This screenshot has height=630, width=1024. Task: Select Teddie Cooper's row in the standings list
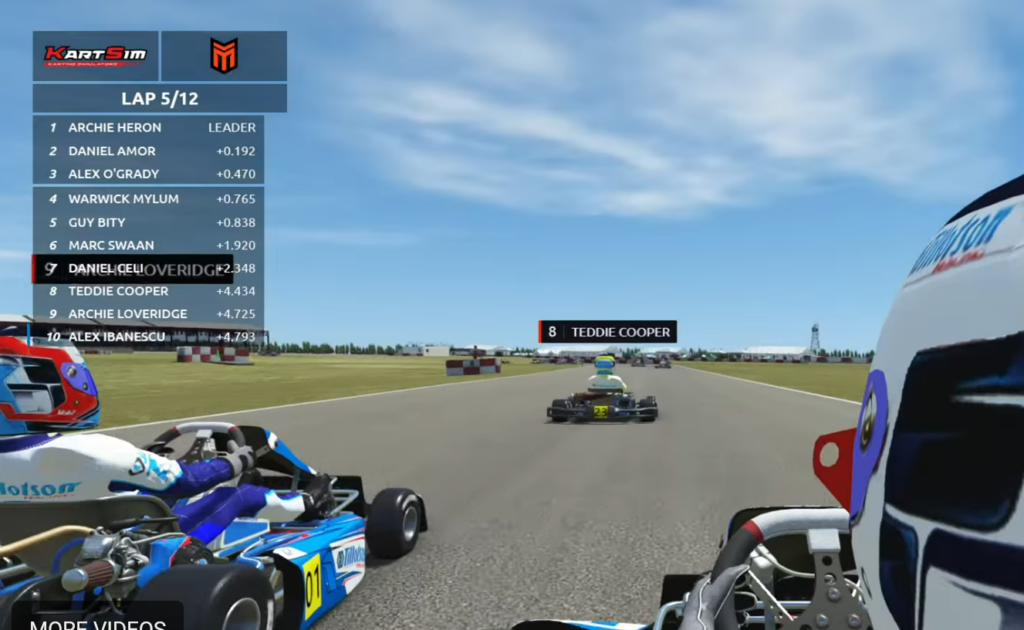click(x=148, y=291)
